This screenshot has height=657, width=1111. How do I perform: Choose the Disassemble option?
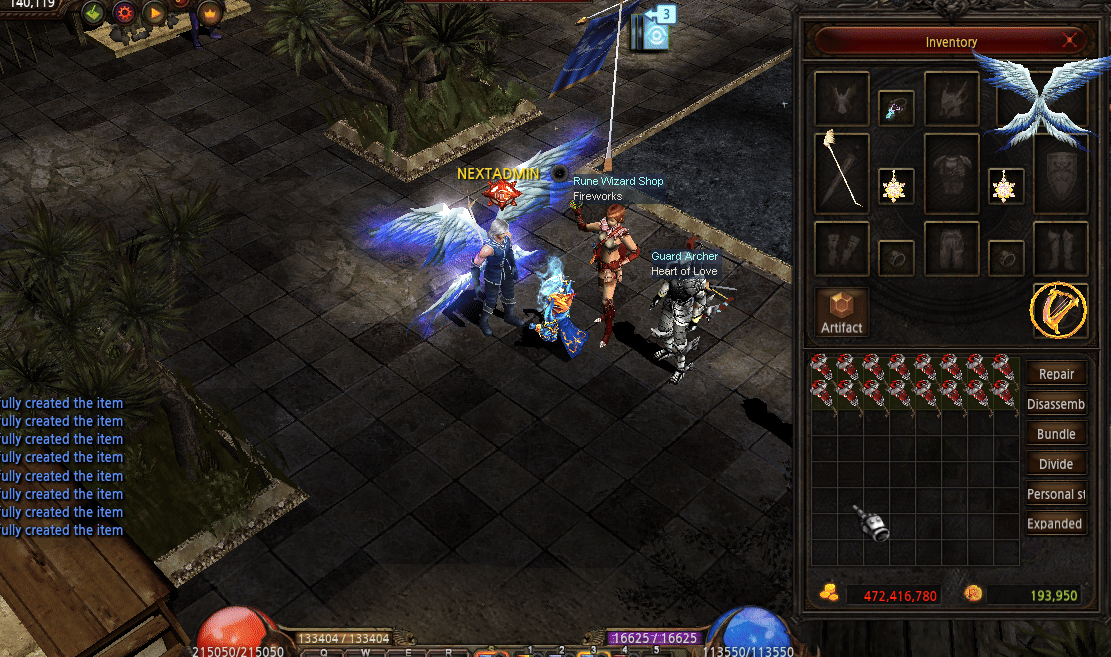tap(1056, 404)
